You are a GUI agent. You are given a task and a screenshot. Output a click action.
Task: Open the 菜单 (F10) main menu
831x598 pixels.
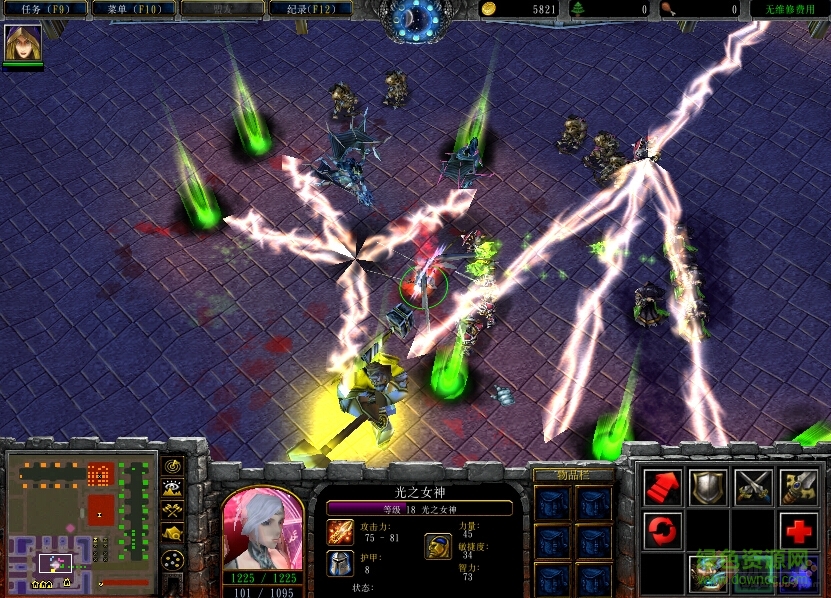[x=133, y=9]
